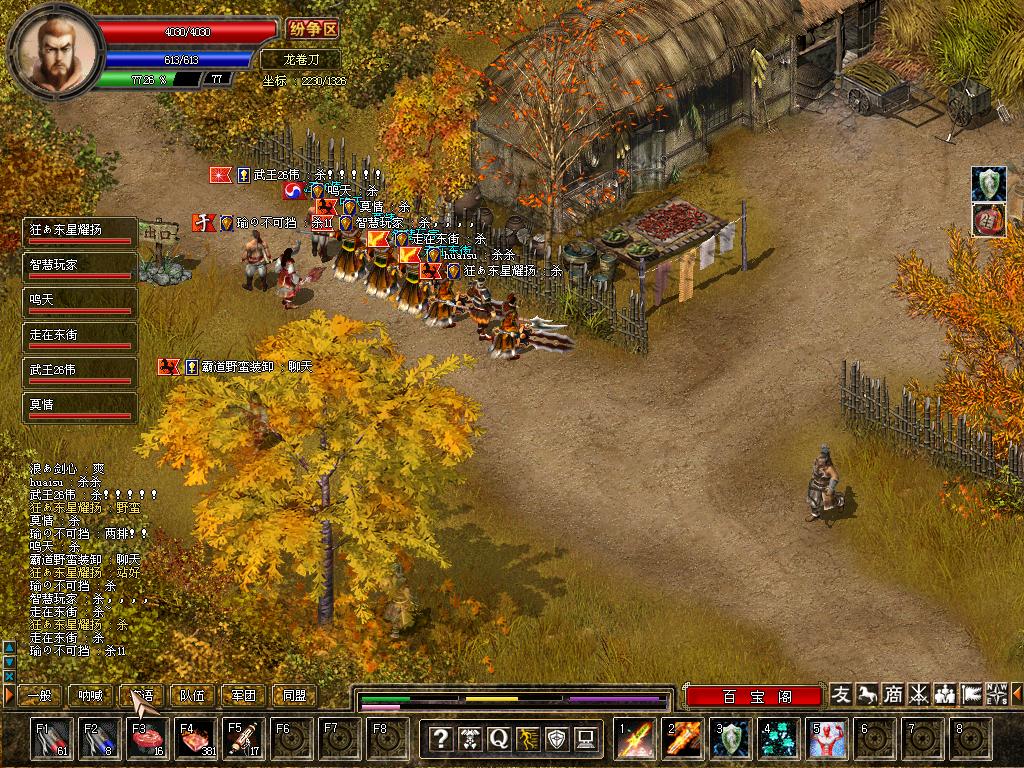Switch to the 队伍 team channel
Viewport: 1024px width, 768px height.
tap(192, 695)
